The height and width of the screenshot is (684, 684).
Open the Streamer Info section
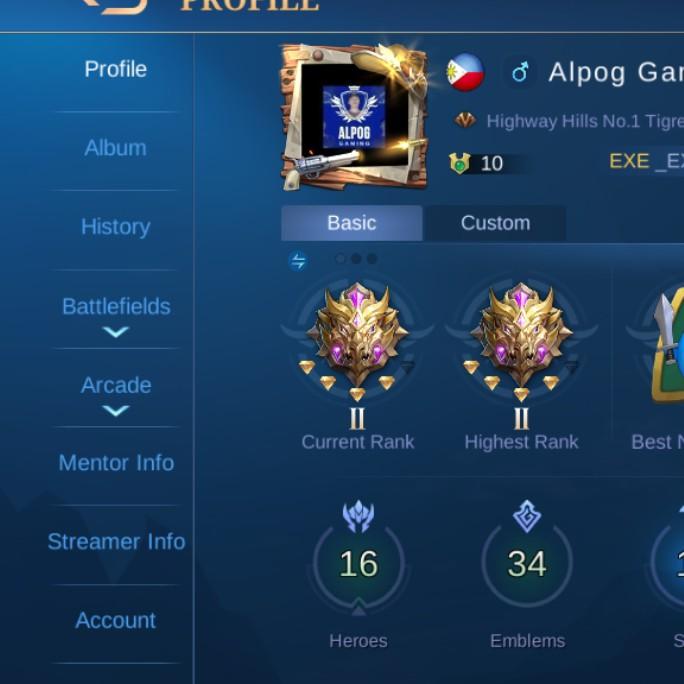pos(116,542)
